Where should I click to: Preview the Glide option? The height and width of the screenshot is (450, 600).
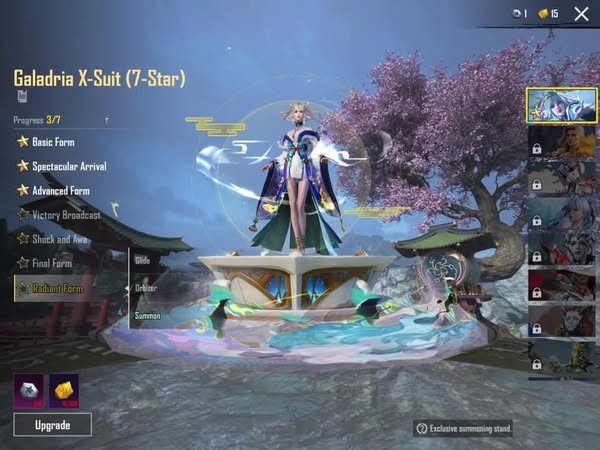142,260
